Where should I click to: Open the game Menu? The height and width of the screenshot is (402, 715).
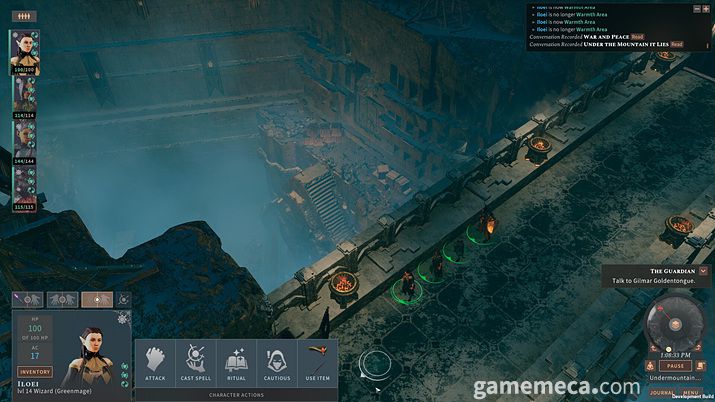(690, 392)
